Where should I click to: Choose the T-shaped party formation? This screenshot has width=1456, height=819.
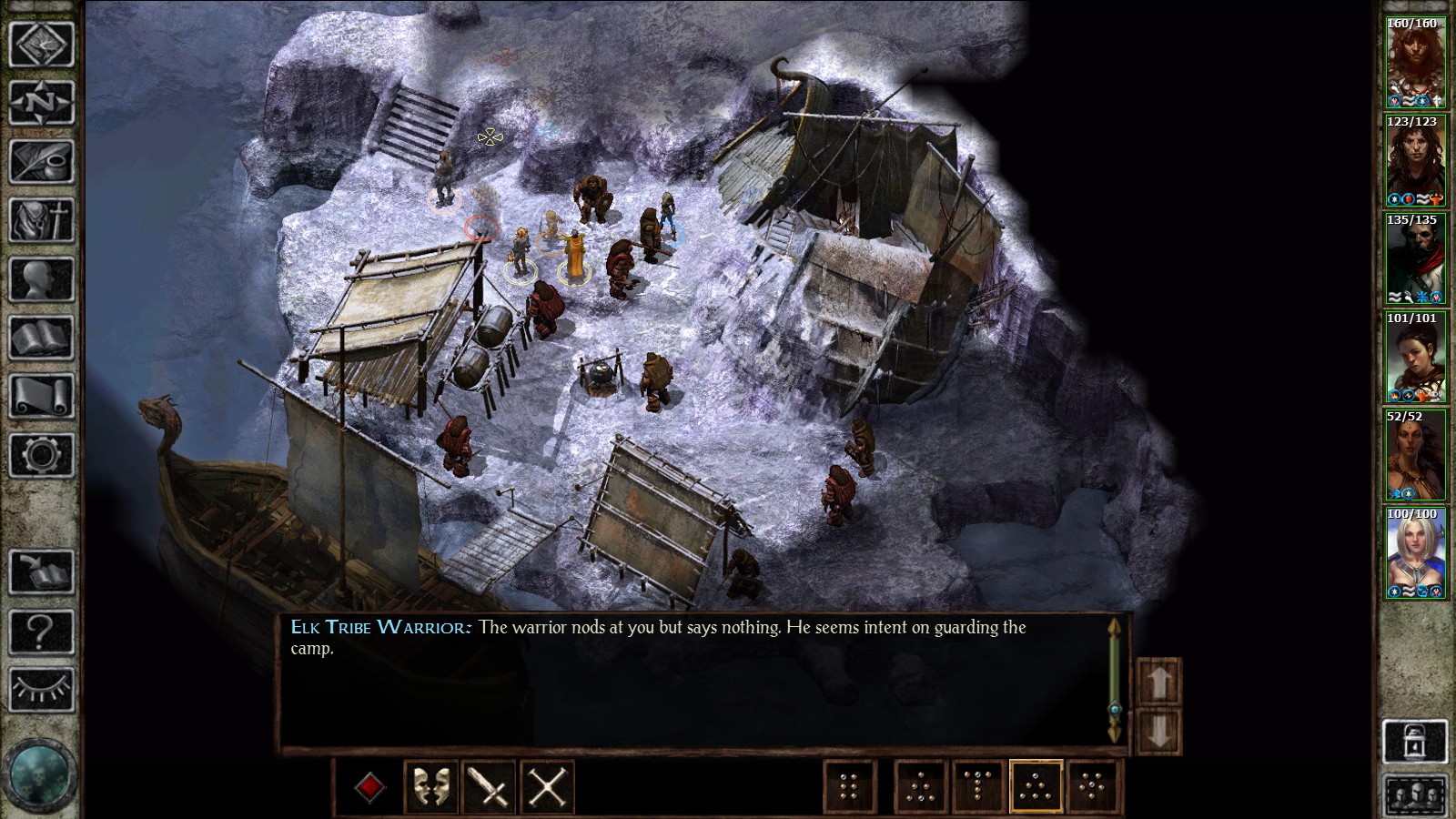click(978, 786)
